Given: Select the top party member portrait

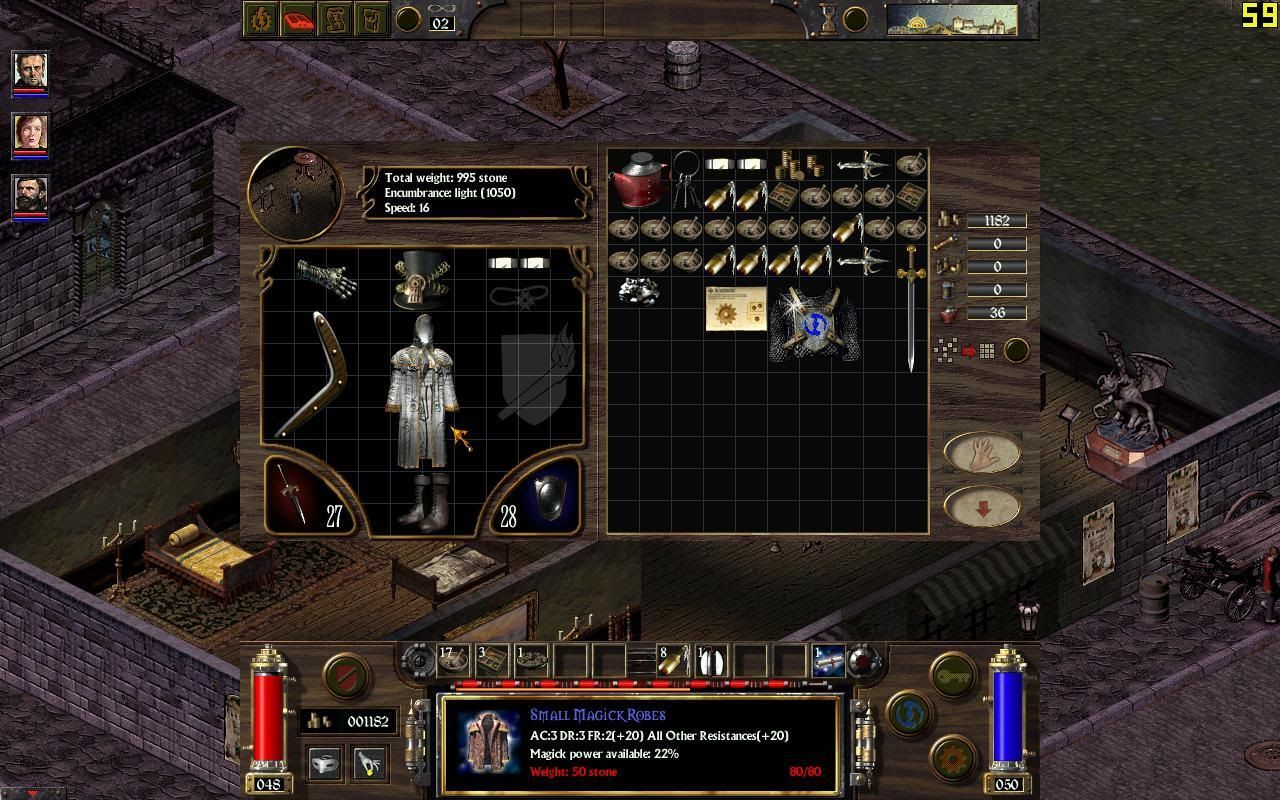Looking at the screenshot, I should (x=30, y=70).
